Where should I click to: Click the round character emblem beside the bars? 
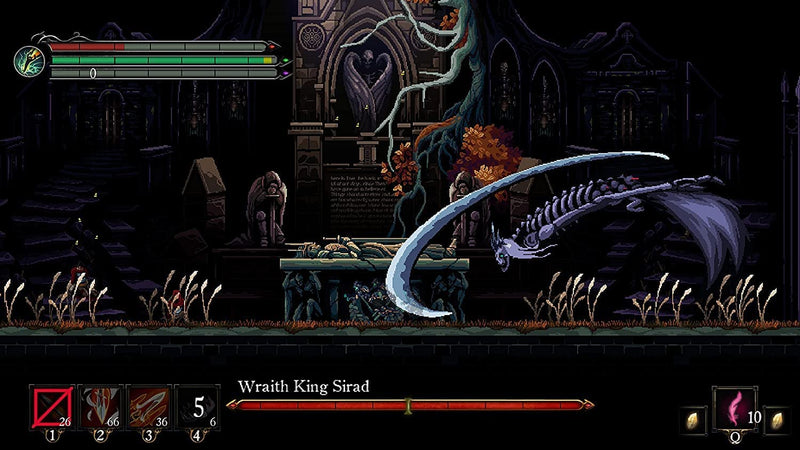27,59
